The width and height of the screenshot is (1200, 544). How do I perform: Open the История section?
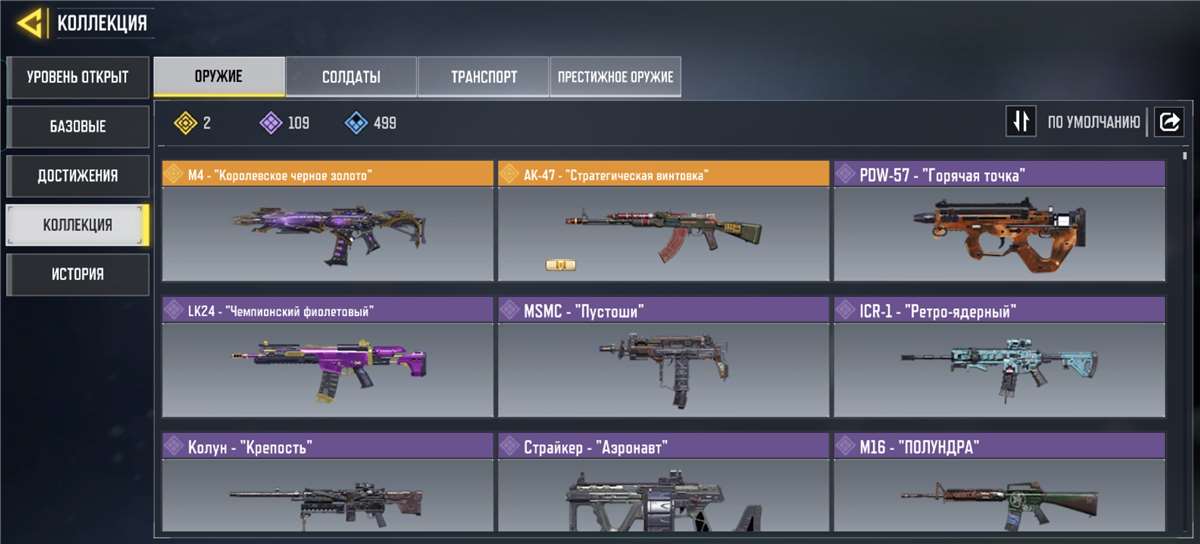[77, 274]
